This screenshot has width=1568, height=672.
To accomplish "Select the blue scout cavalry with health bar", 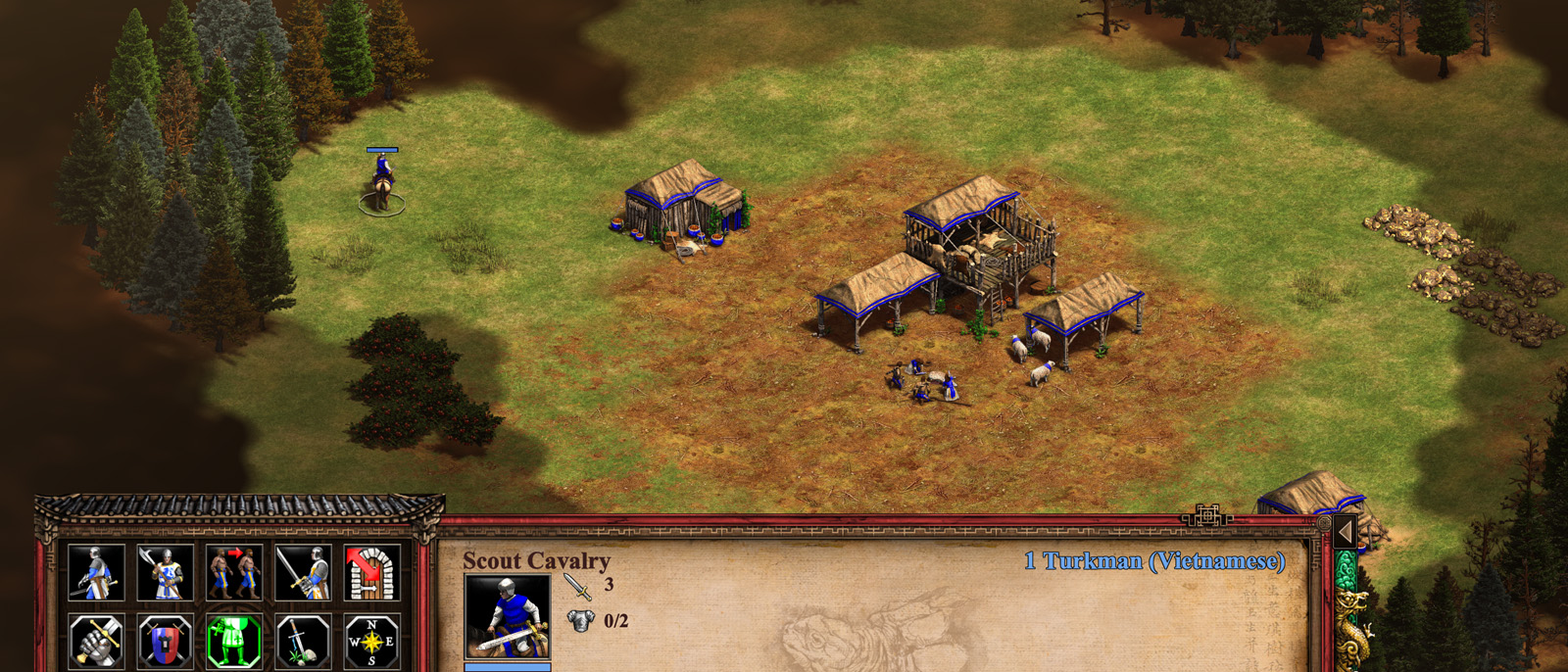I will click(382, 182).
